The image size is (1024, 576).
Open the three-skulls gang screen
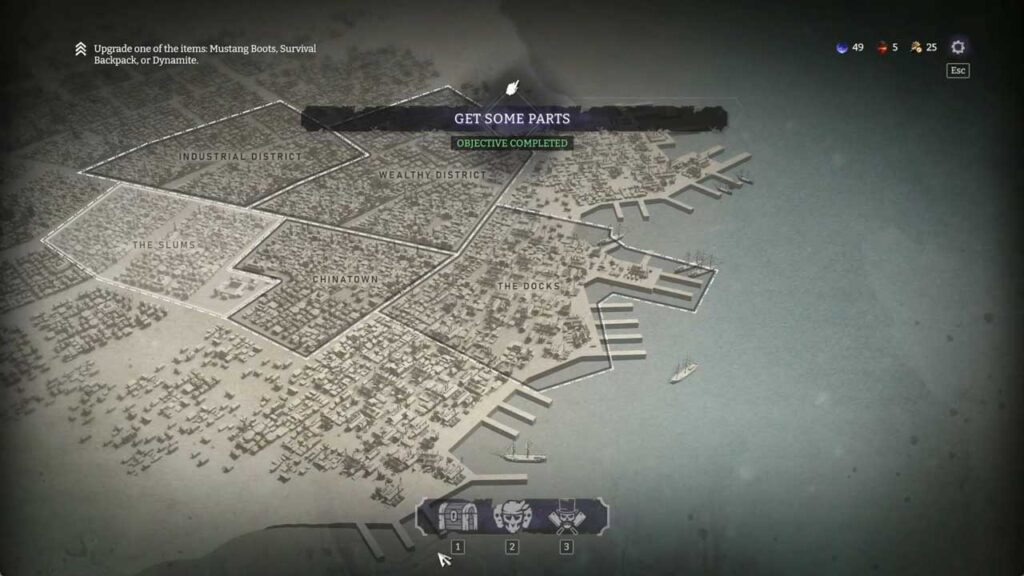pos(512,517)
